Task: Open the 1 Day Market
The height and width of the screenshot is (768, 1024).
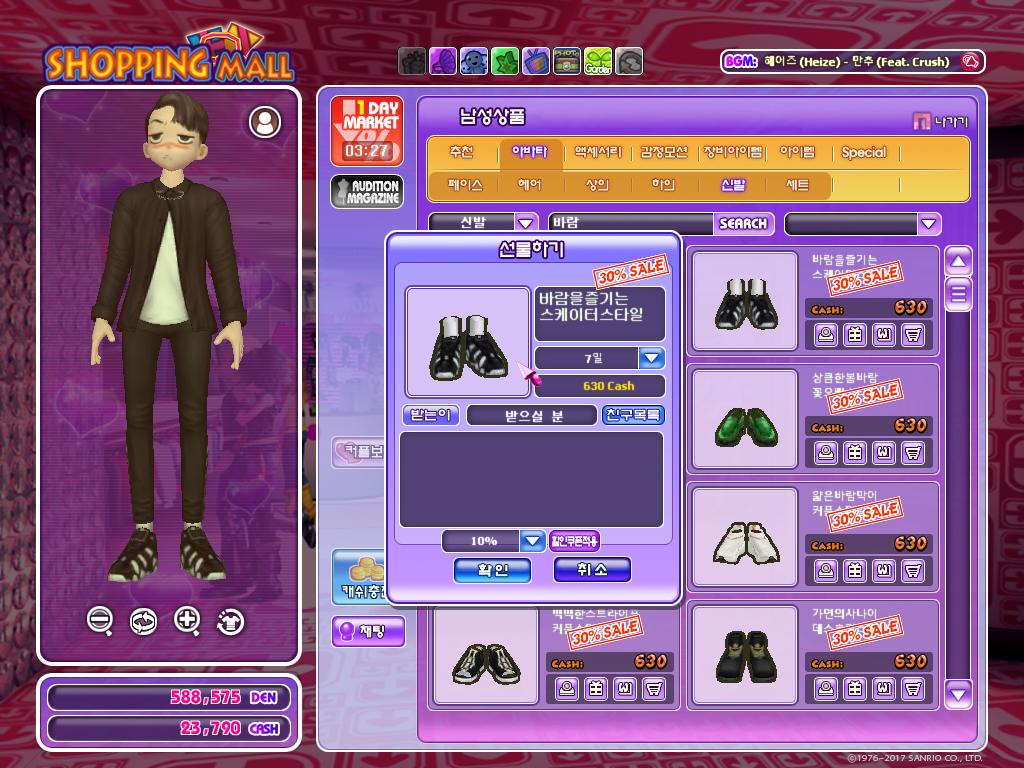Action: 367,131
